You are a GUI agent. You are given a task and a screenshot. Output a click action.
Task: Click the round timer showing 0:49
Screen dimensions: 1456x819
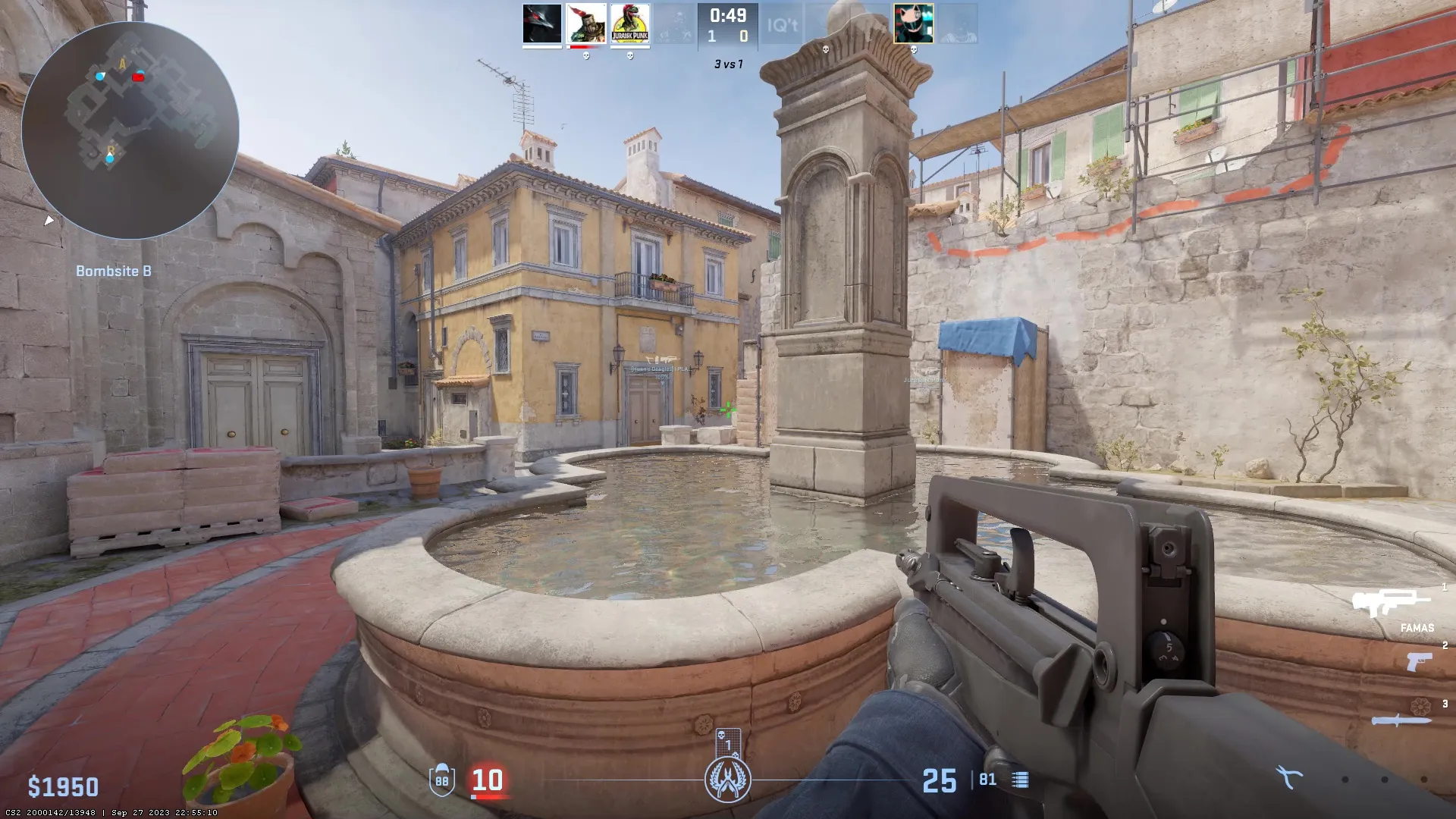point(727,14)
